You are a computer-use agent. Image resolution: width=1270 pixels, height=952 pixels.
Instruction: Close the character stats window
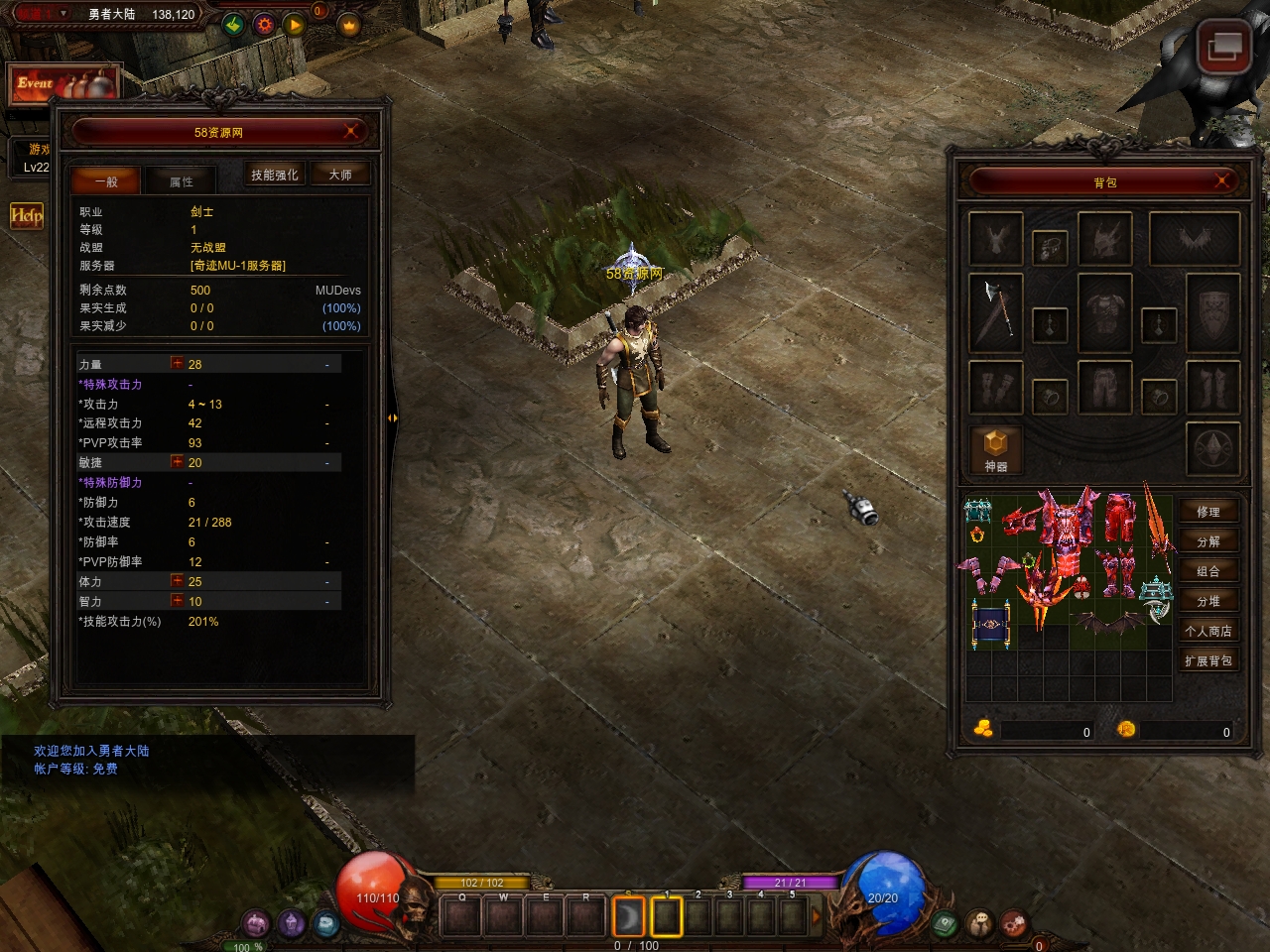point(351,132)
